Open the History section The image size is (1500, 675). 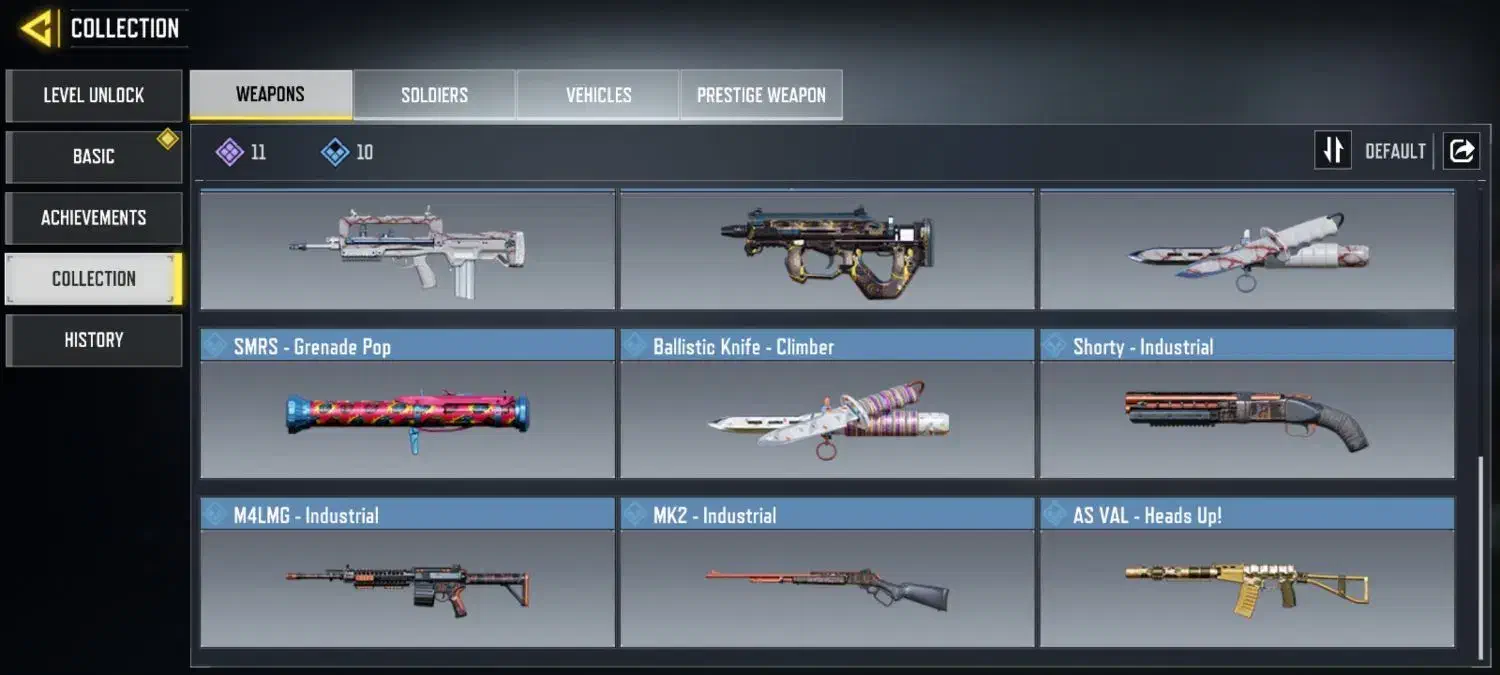(94, 340)
